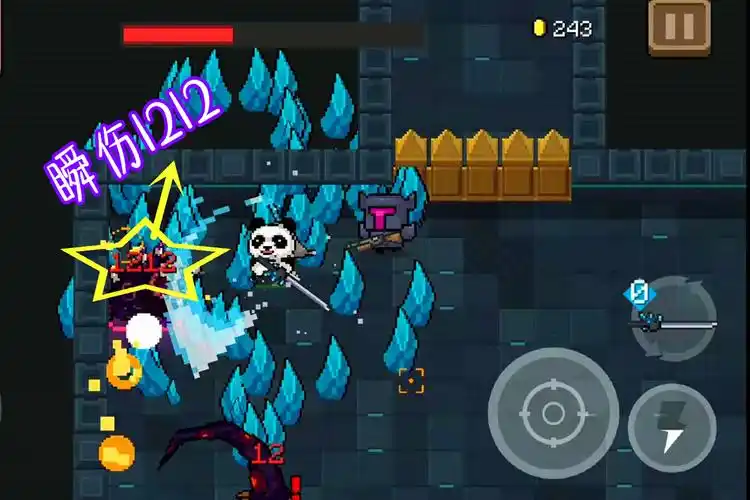This screenshot has width=750, height=500.
Task: Switch weapon using the sword swap icon
Action: [x=673, y=320]
